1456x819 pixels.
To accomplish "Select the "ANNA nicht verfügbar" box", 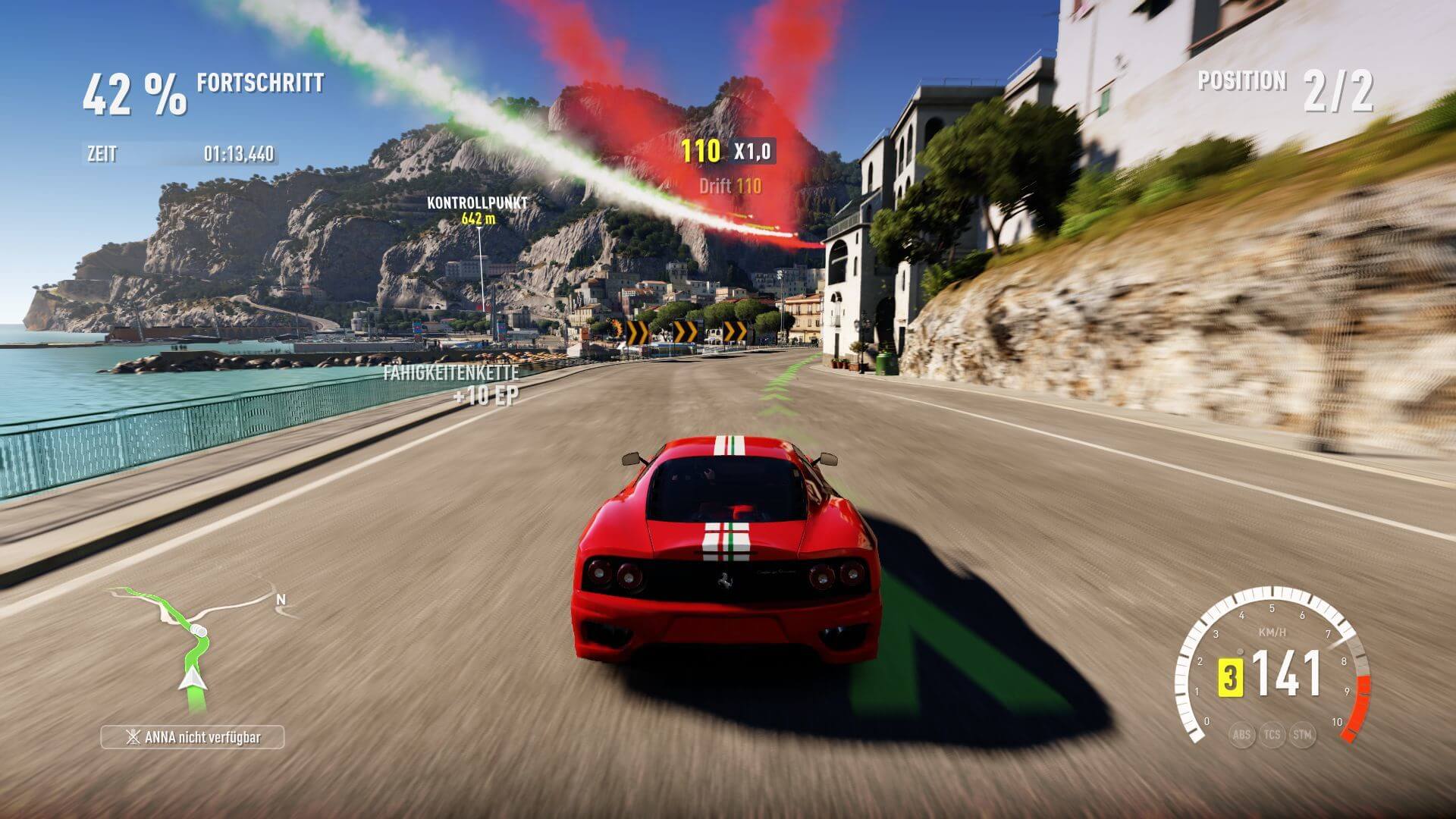I will [193, 737].
